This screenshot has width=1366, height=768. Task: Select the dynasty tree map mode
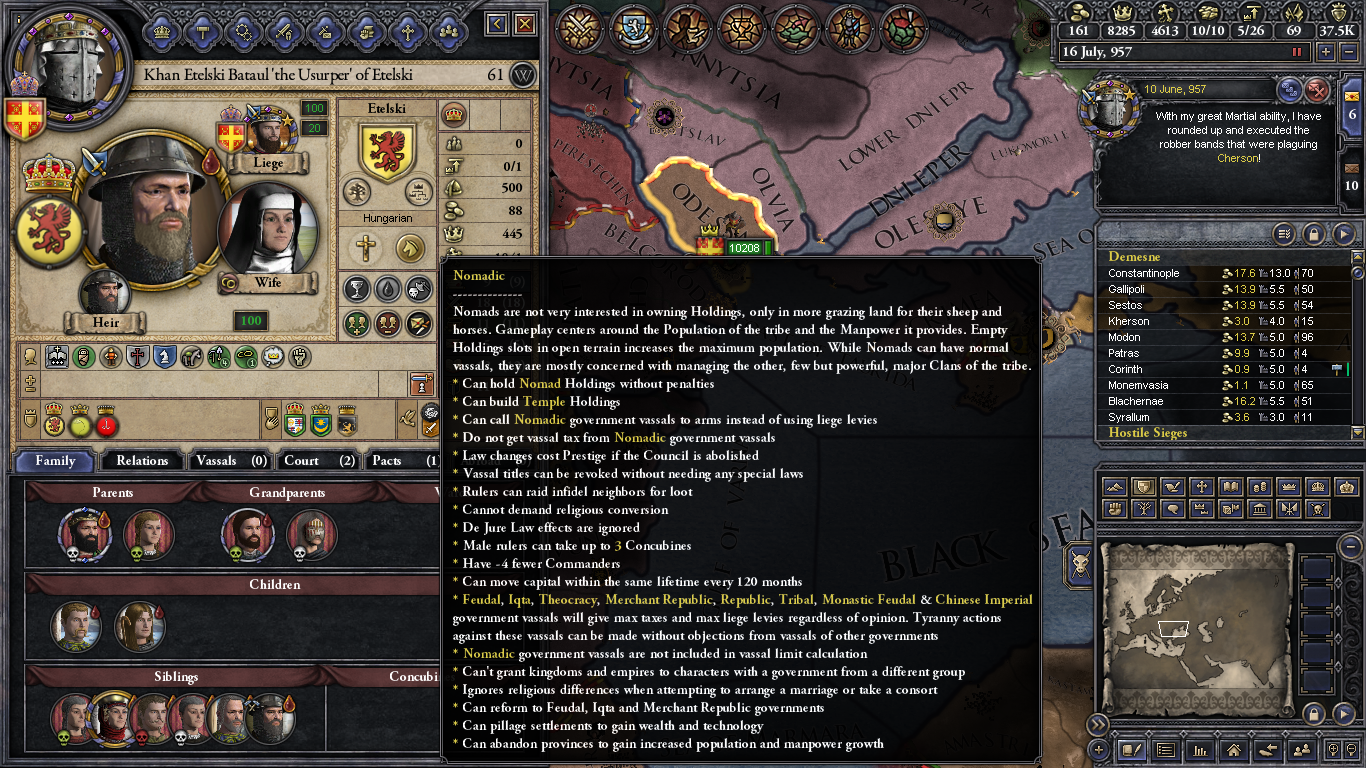(x=1144, y=508)
